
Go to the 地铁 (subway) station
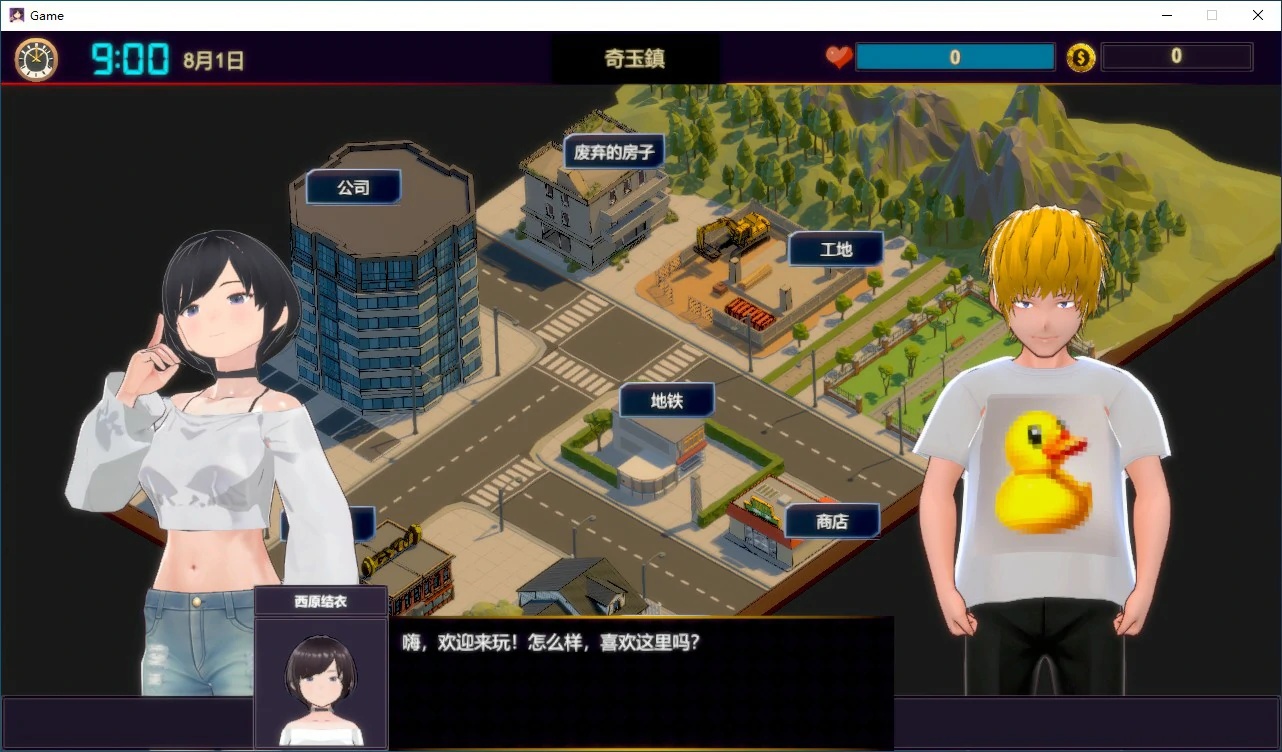tap(666, 400)
